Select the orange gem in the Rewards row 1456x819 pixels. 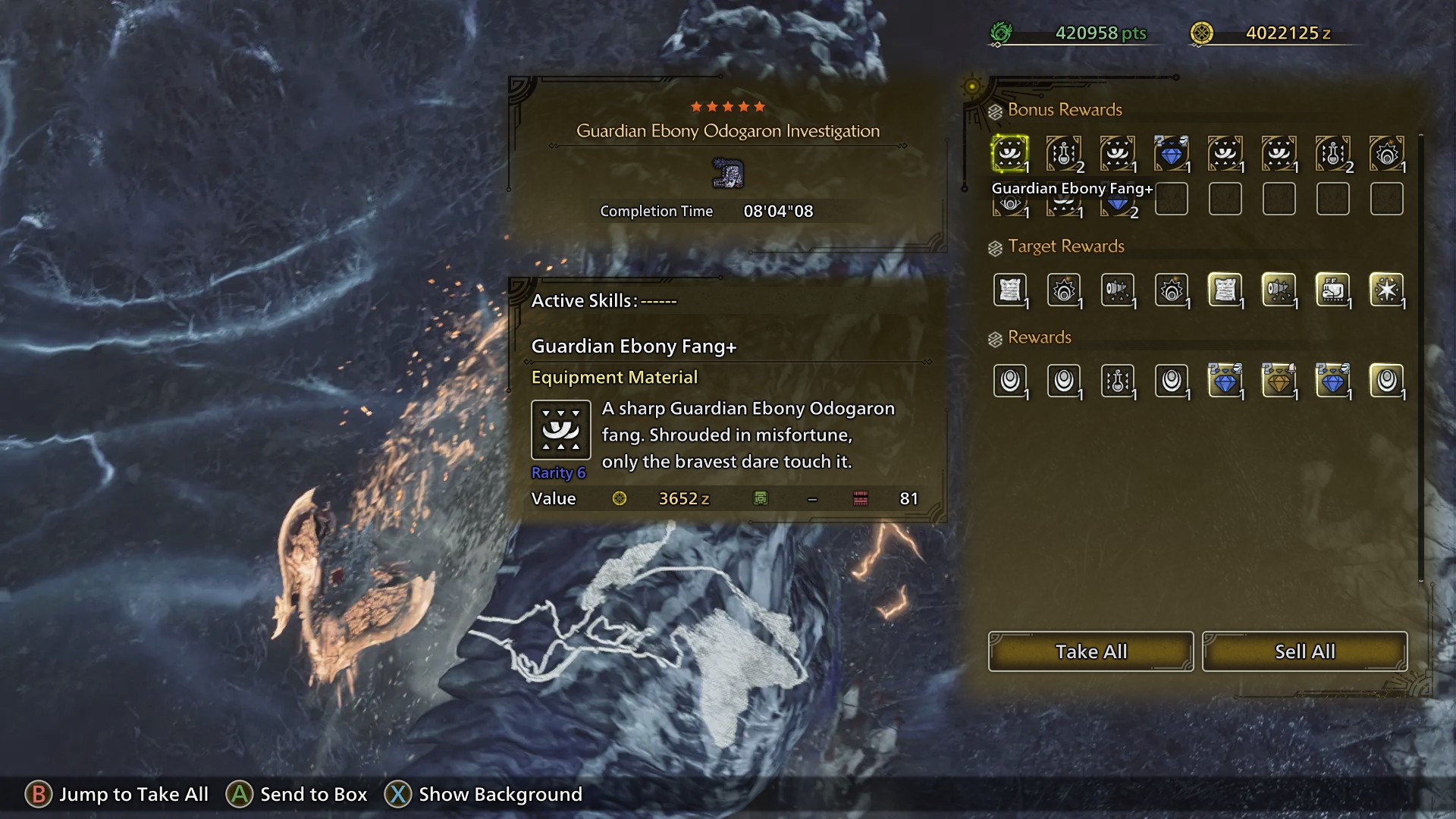1279,381
